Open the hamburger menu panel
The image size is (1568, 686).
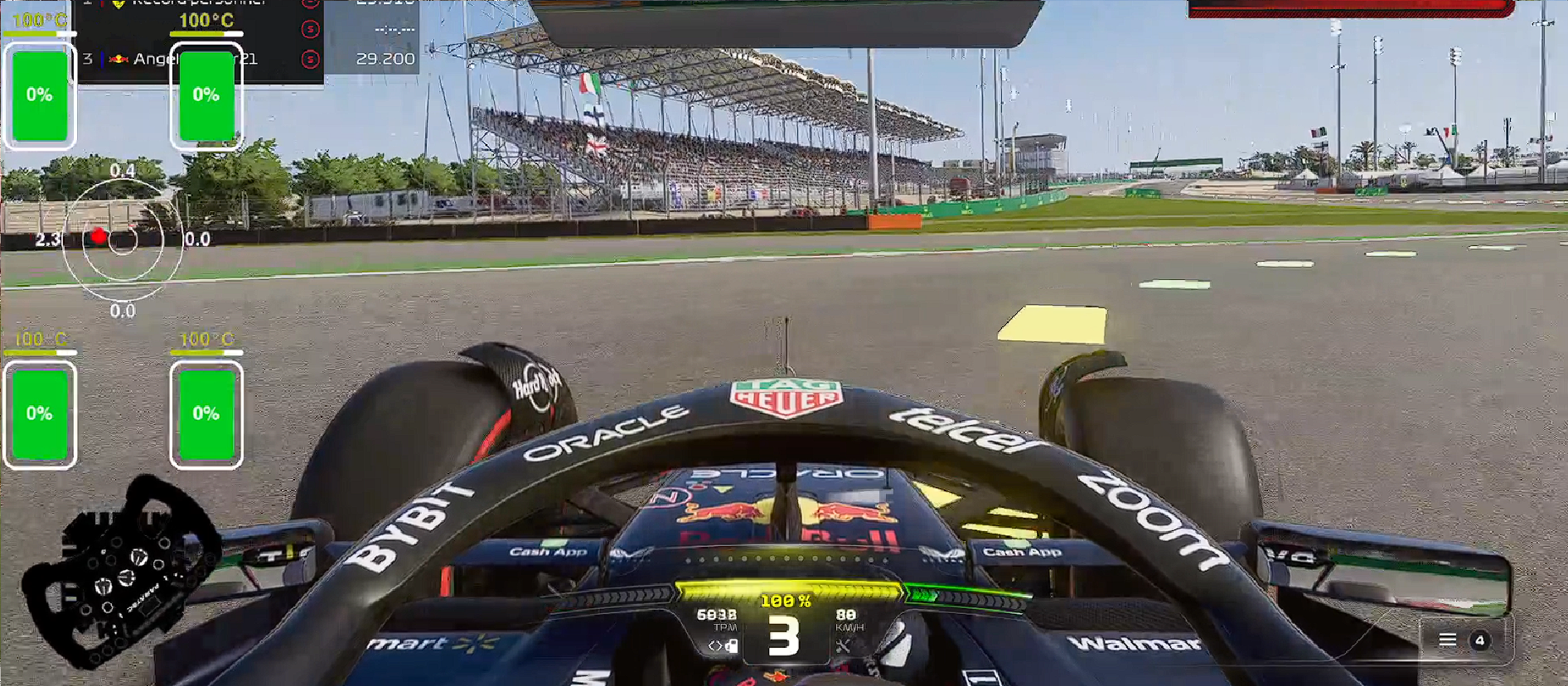point(1447,640)
